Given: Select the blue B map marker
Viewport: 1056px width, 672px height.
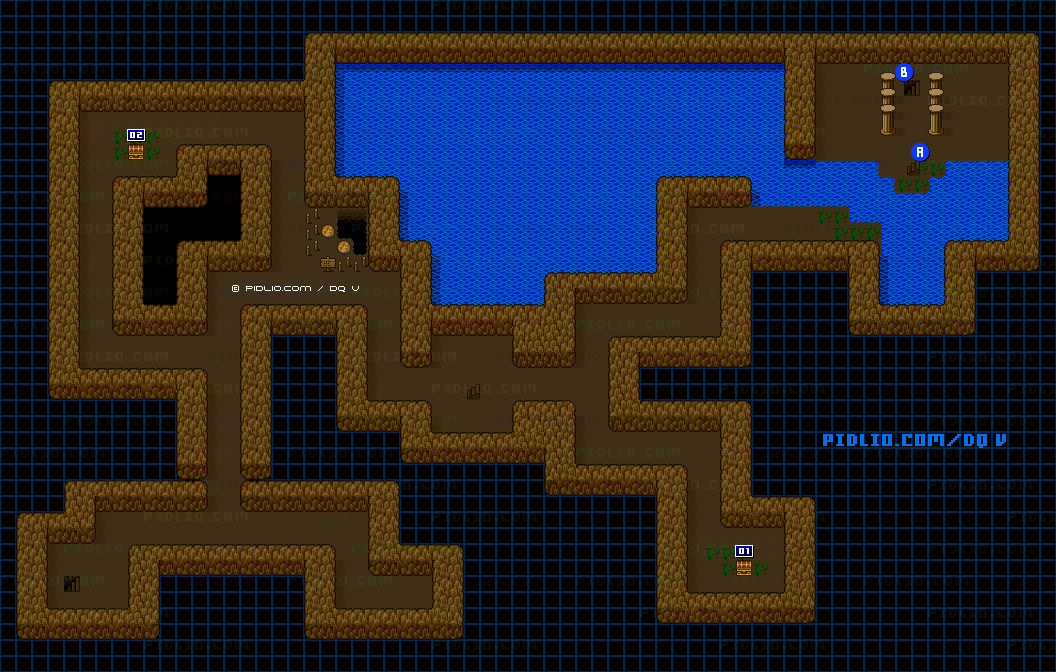Looking at the screenshot, I should 904,72.
